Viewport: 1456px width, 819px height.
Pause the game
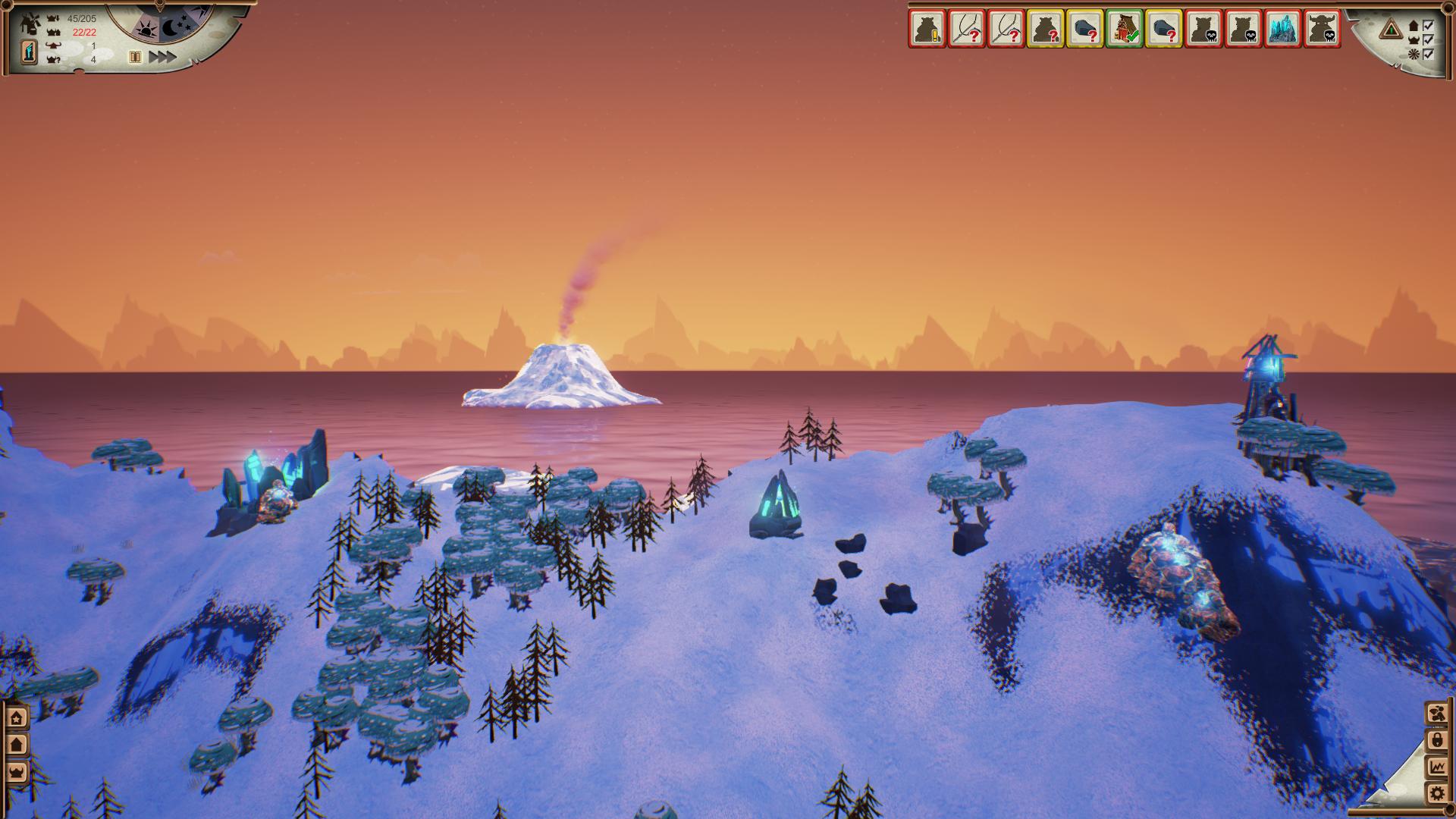(135, 57)
